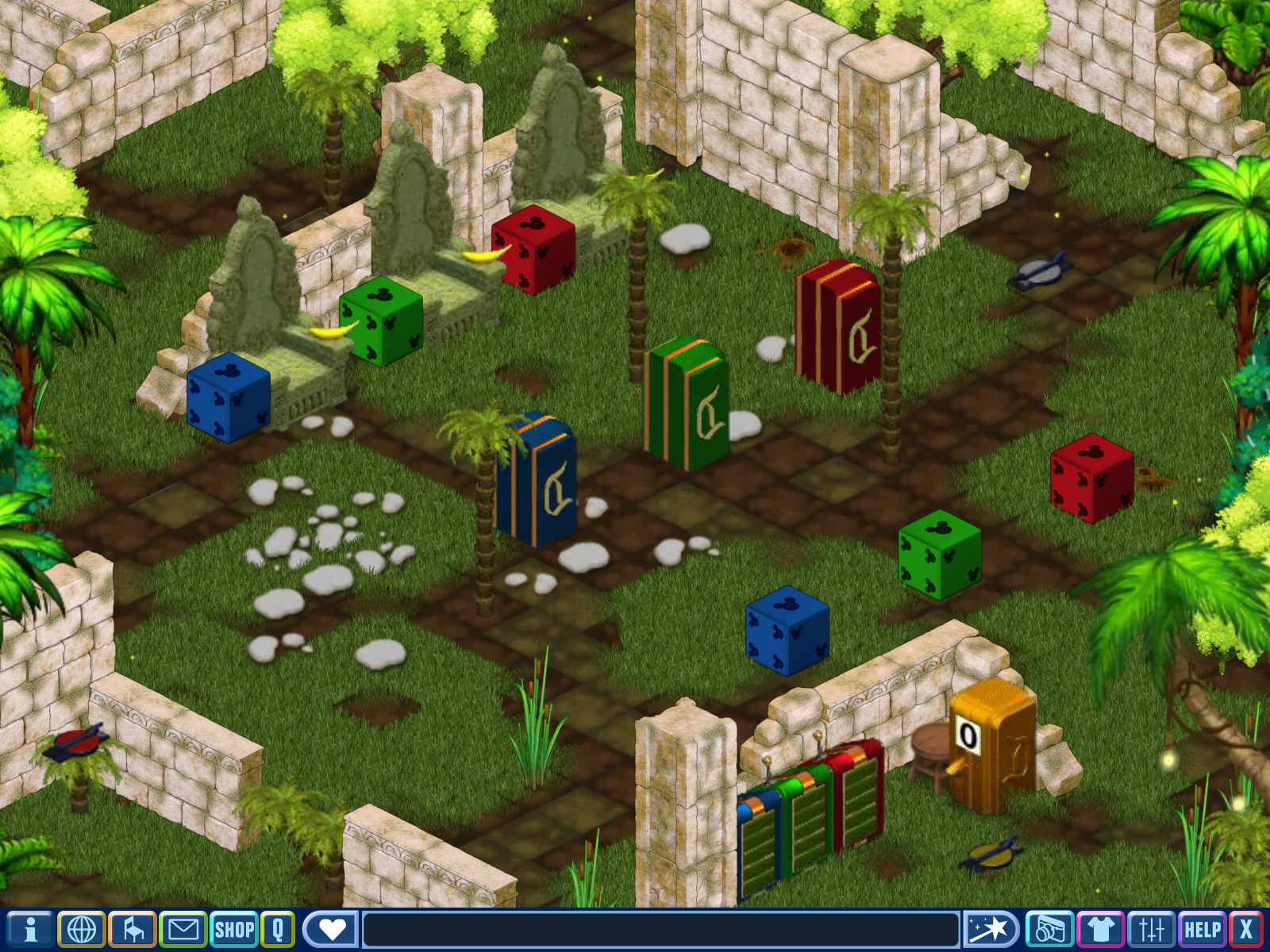Open the HELP menu

click(x=1203, y=929)
